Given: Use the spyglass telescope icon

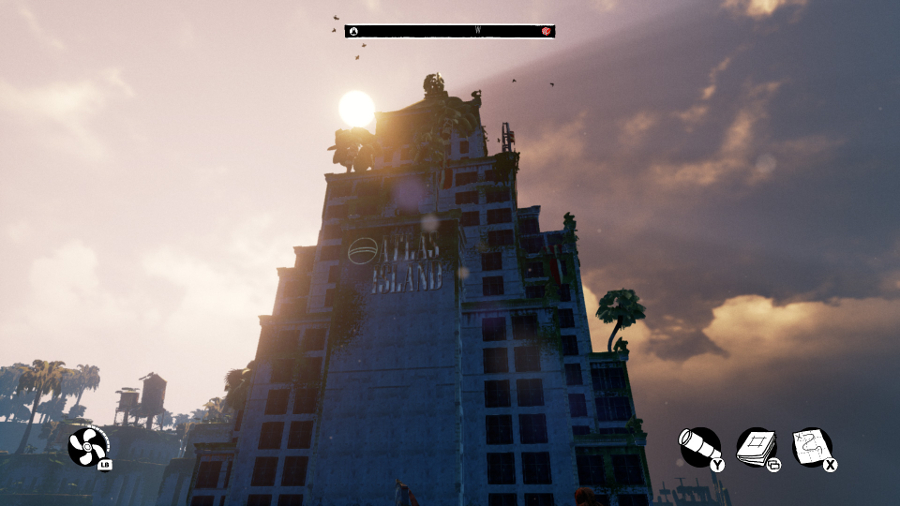Looking at the screenshot, I should pyautogui.click(x=699, y=446).
